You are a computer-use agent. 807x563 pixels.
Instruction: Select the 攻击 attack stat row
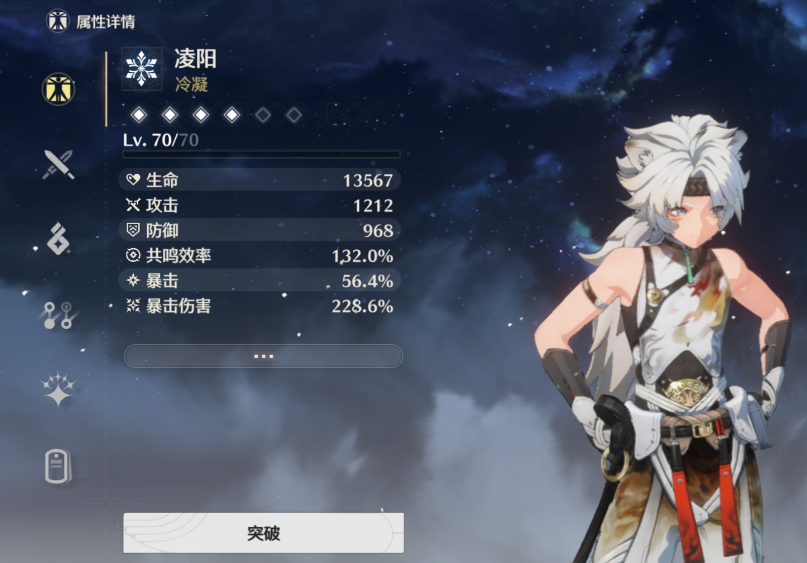(x=261, y=205)
